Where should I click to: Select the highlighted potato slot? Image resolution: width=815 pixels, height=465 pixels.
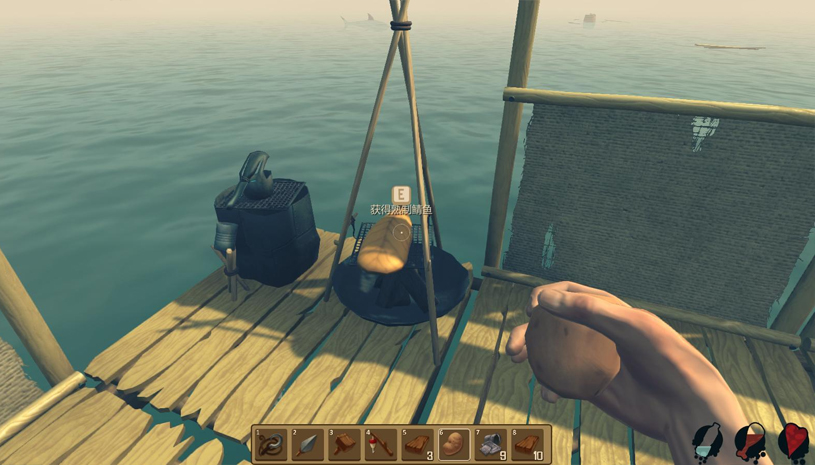pos(455,444)
